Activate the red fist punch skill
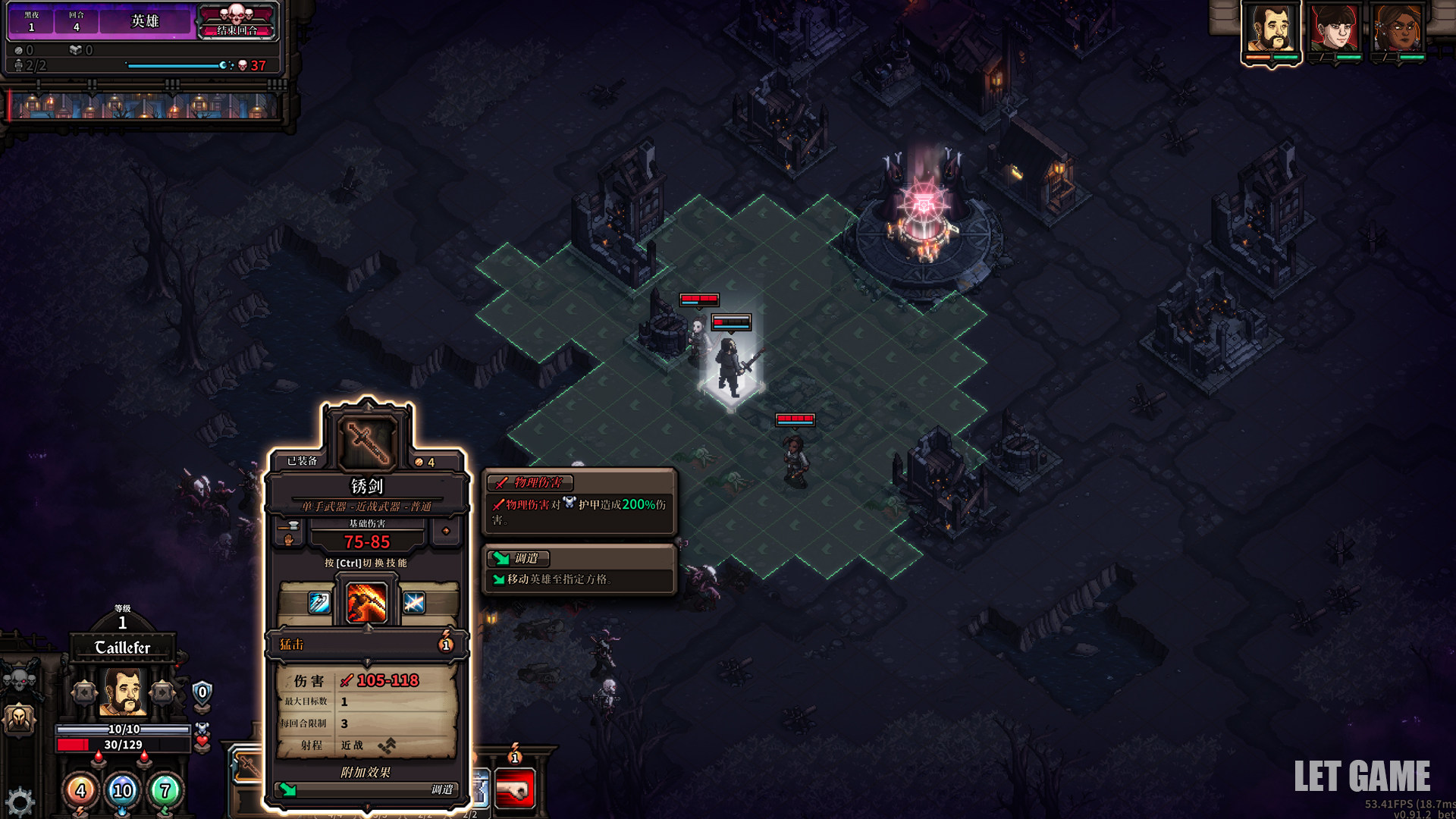 (x=515, y=789)
